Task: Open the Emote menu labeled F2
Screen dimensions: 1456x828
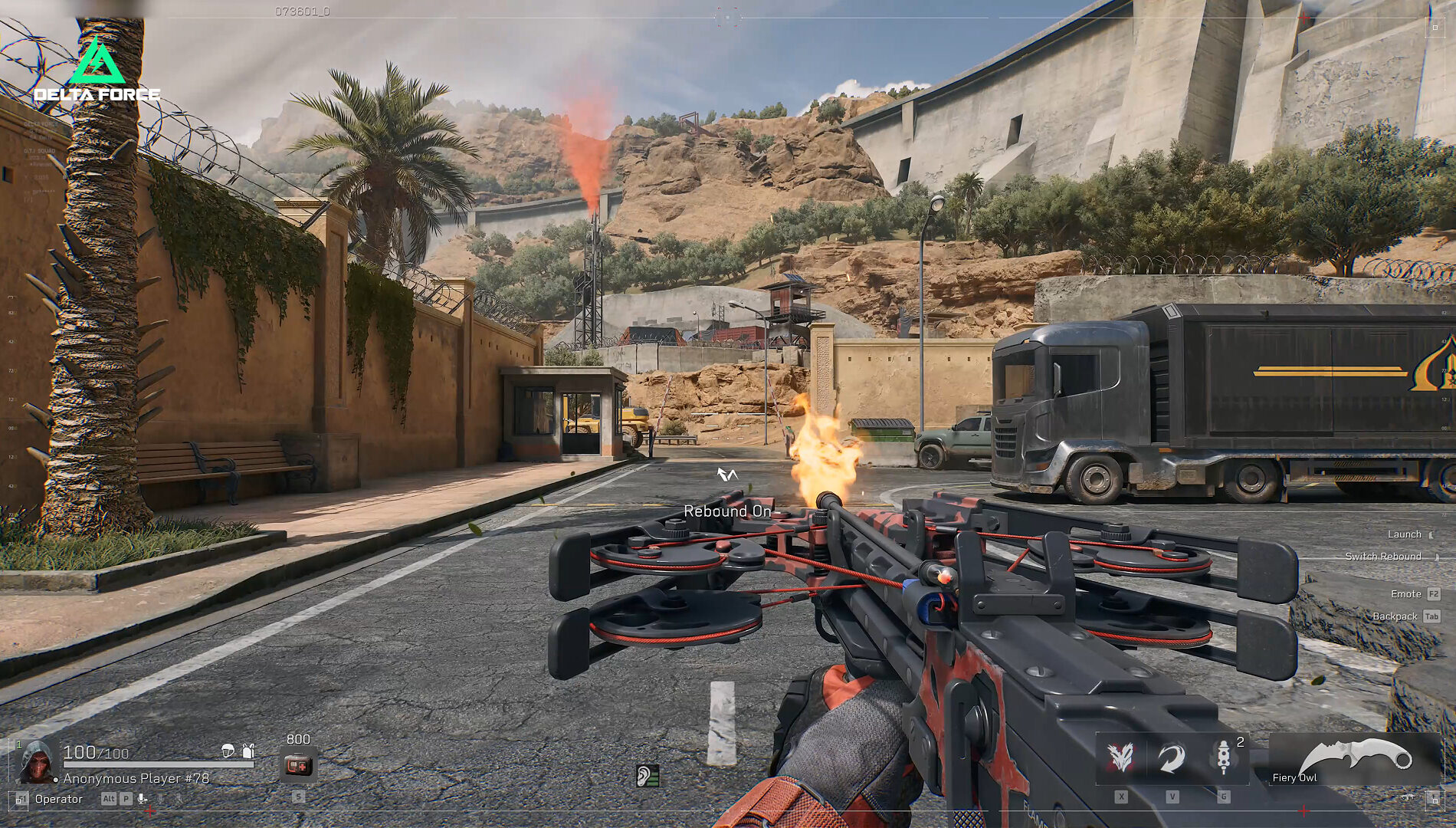Action: coord(1406,593)
